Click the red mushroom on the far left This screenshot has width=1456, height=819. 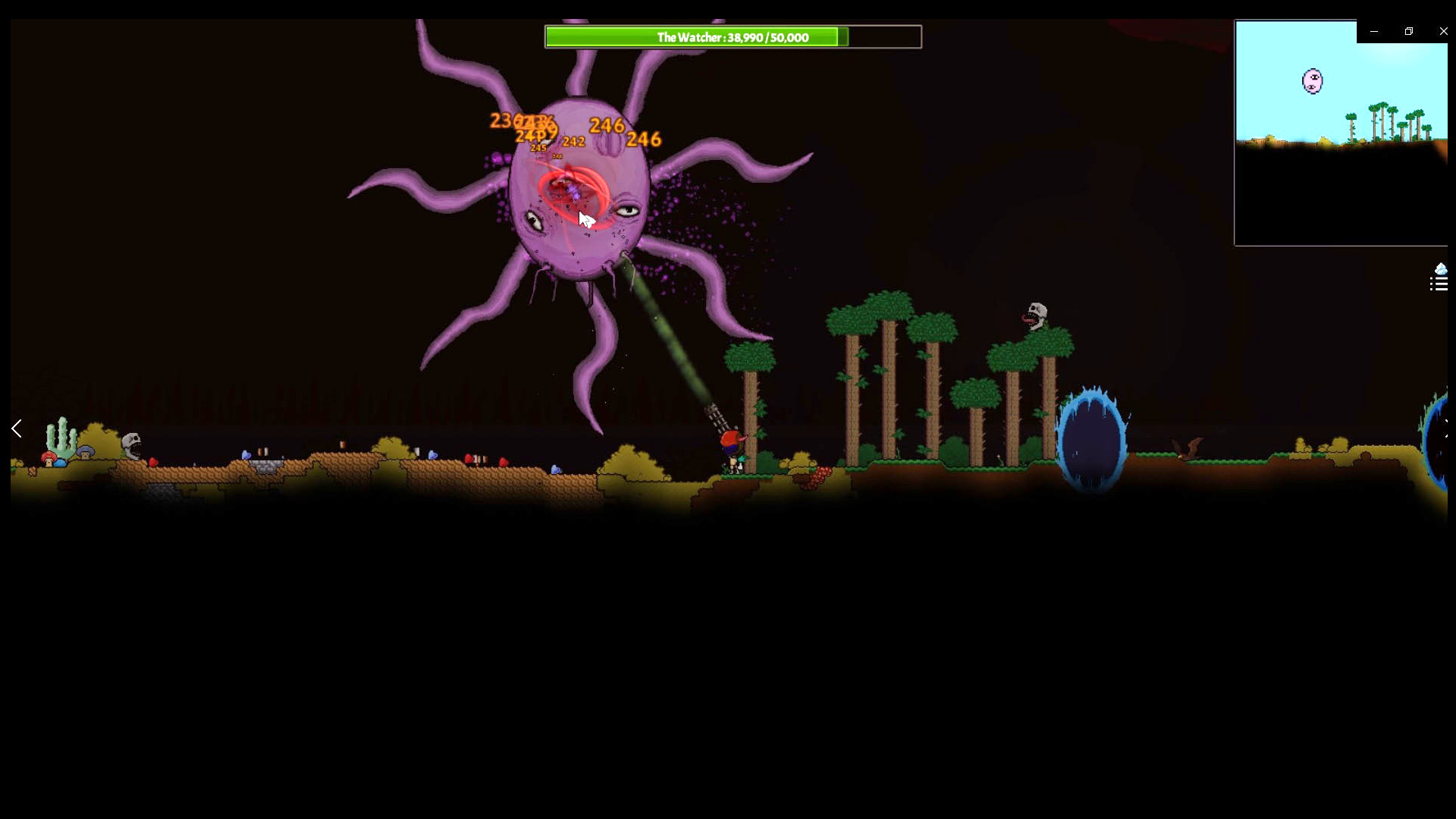[x=47, y=459]
